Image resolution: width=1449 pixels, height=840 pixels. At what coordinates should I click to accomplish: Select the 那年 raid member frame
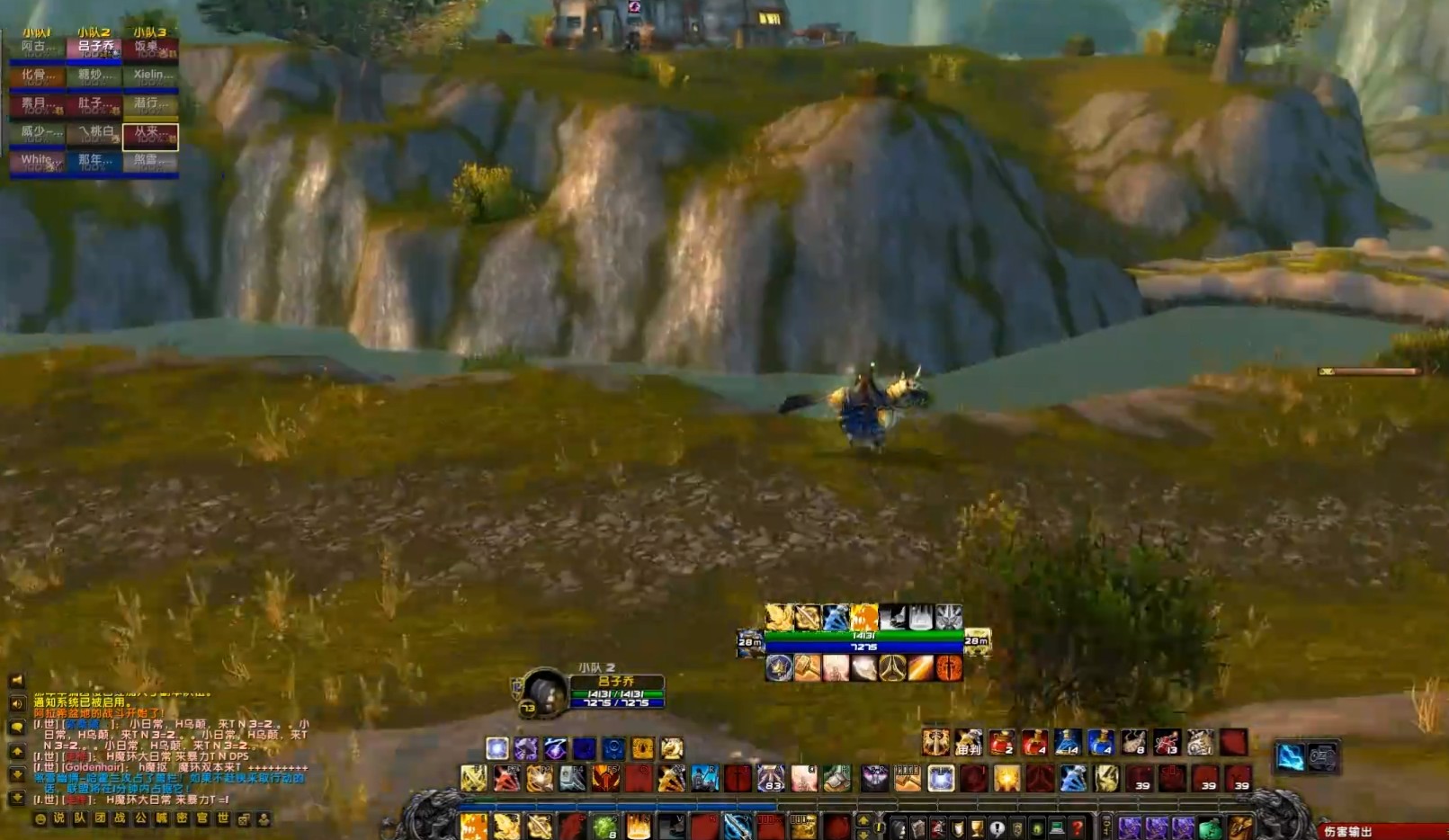click(94, 162)
